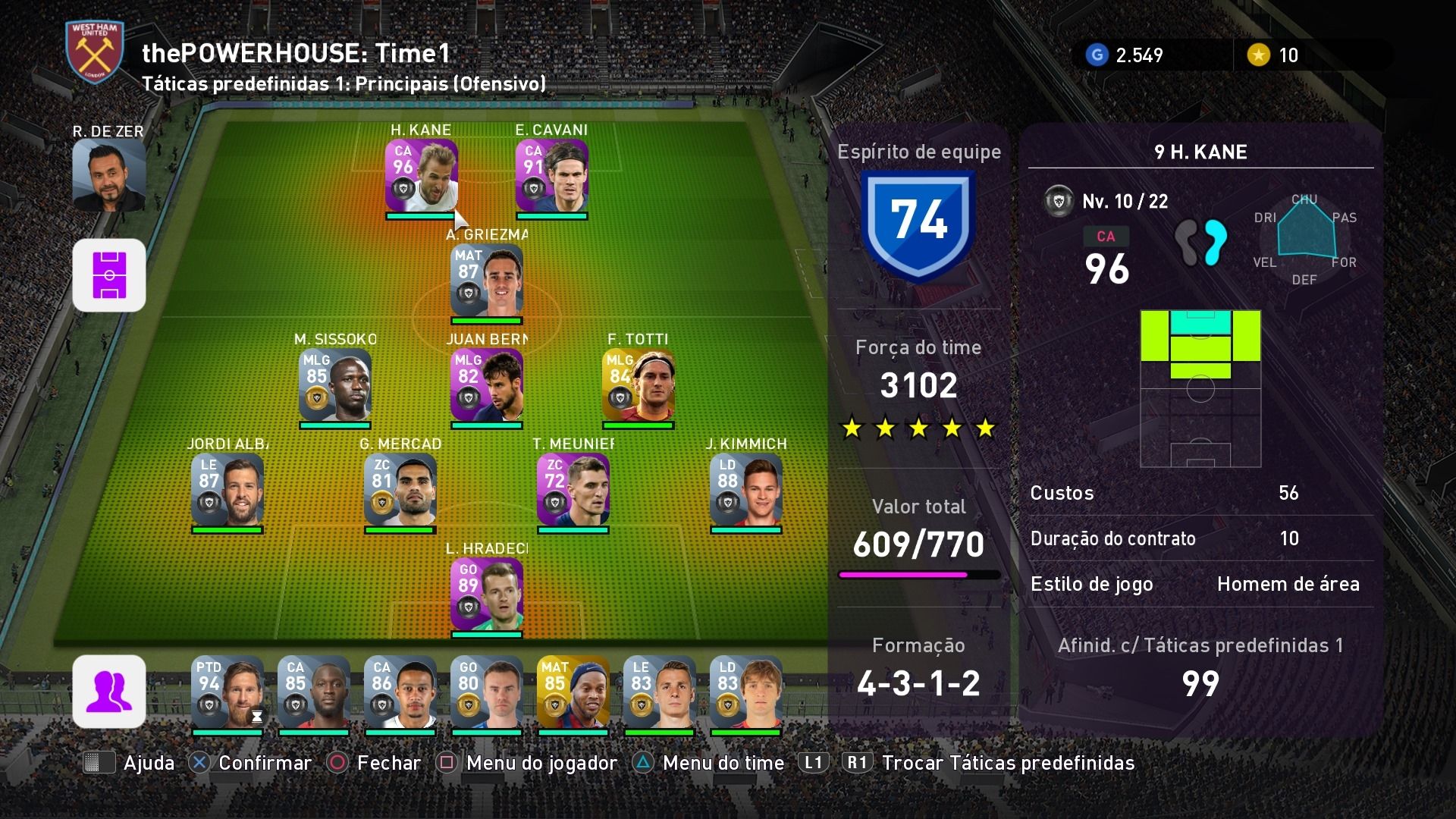Click Confirmar to confirm the squad

tap(263, 763)
